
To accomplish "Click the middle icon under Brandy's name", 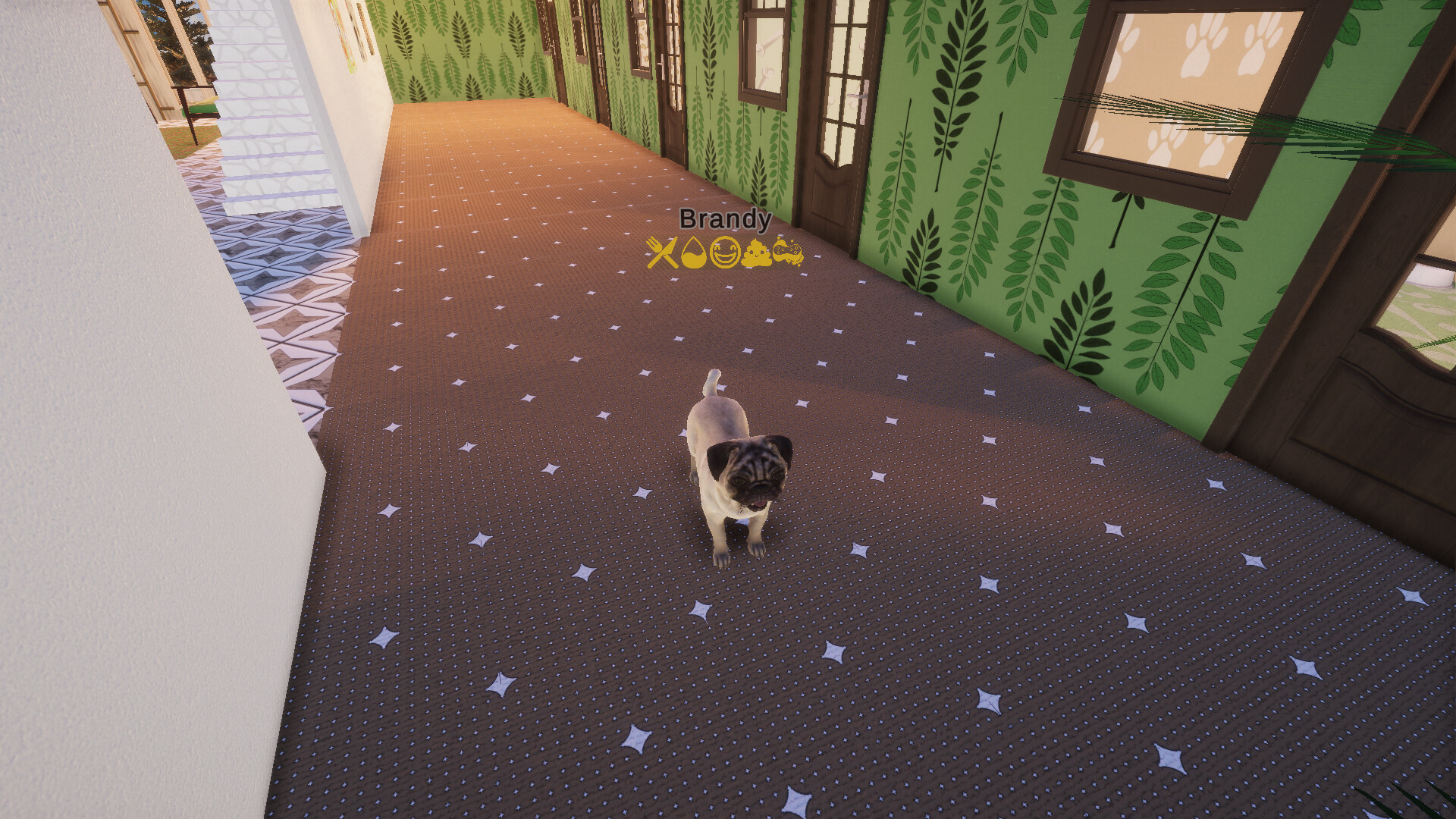I will click(724, 251).
